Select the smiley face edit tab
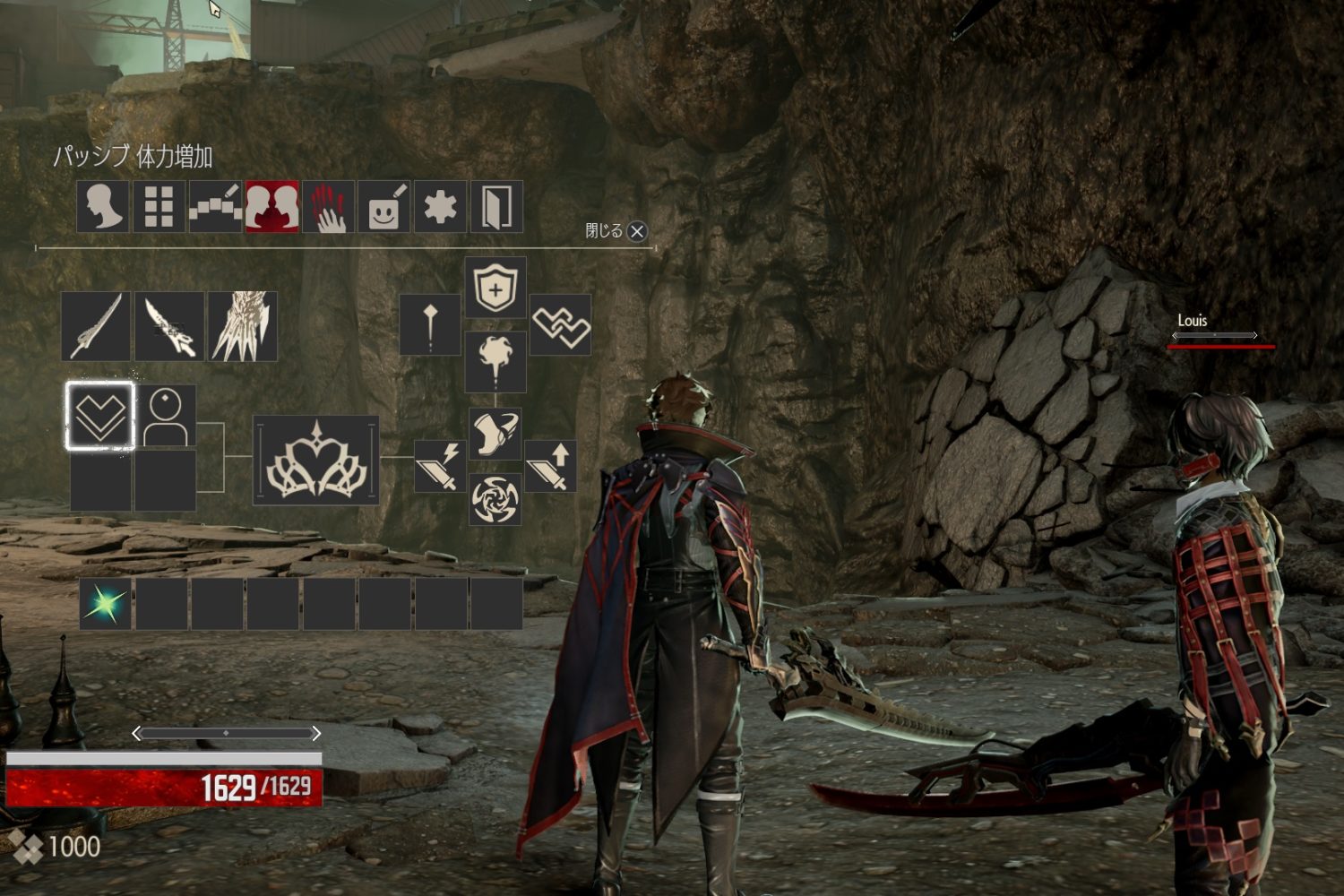This screenshot has width=1344, height=896. (384, 207)
